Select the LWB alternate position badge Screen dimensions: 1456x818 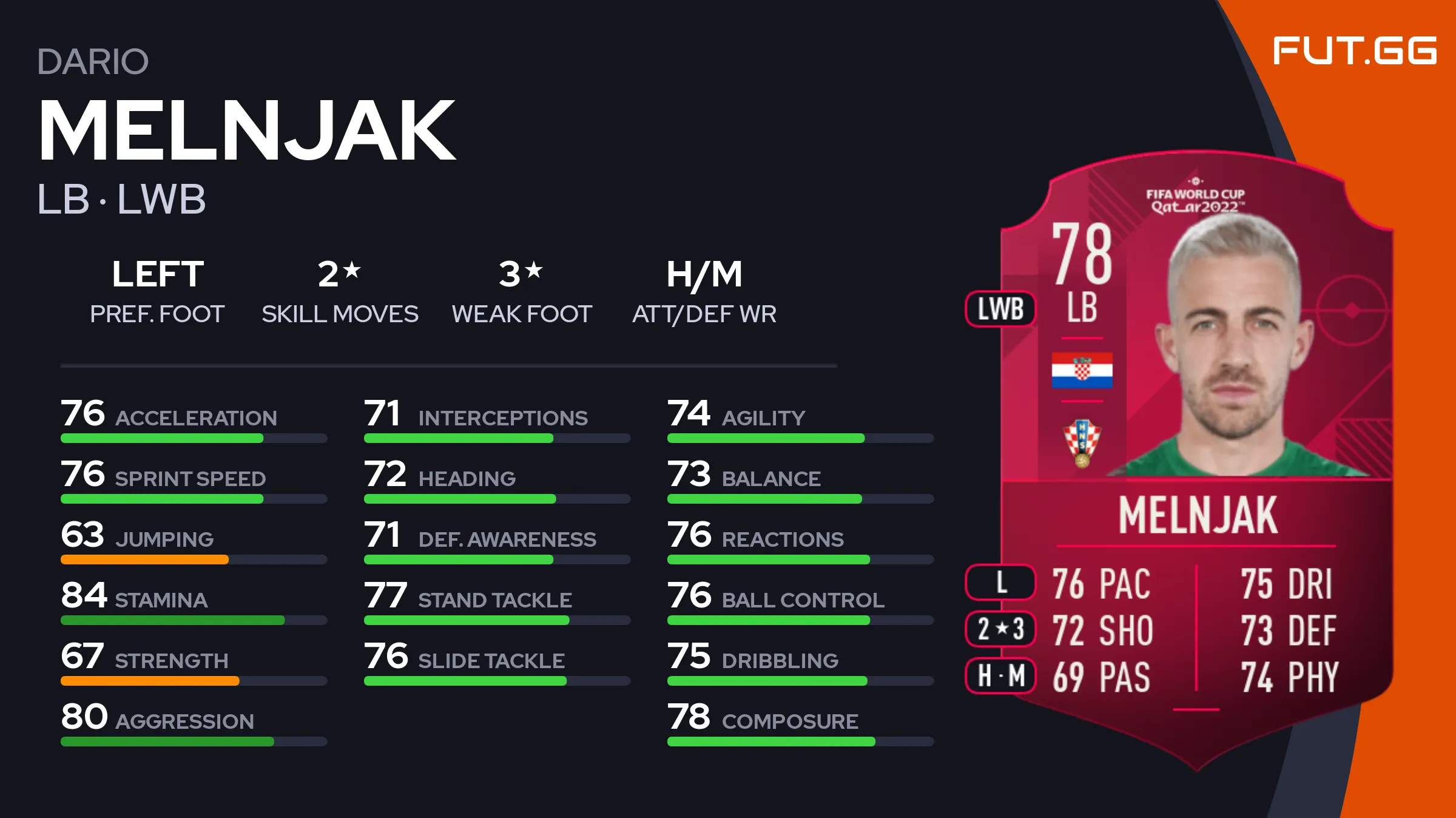click(1000, 309)
